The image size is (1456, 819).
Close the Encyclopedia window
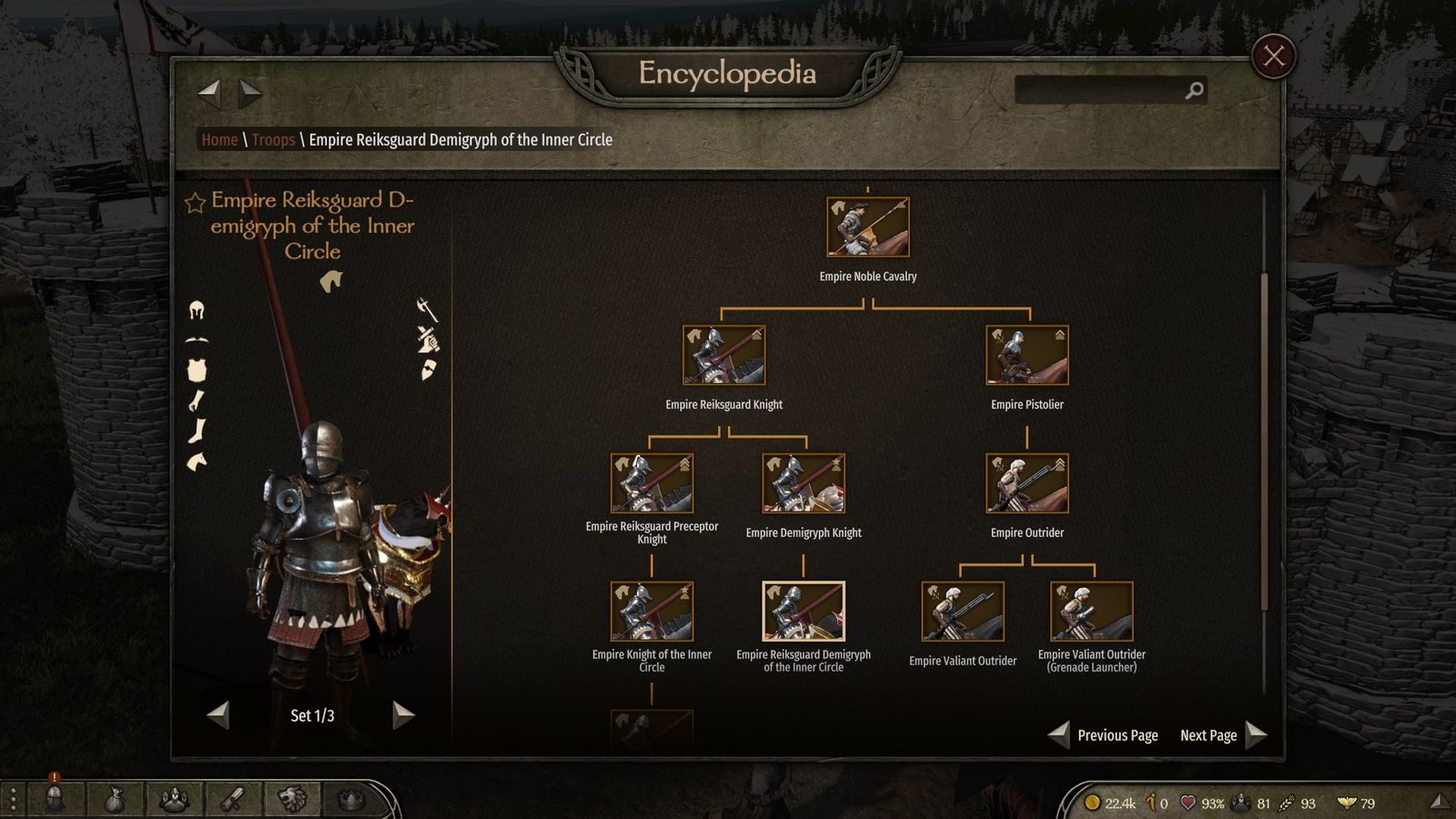point(1273,56)
